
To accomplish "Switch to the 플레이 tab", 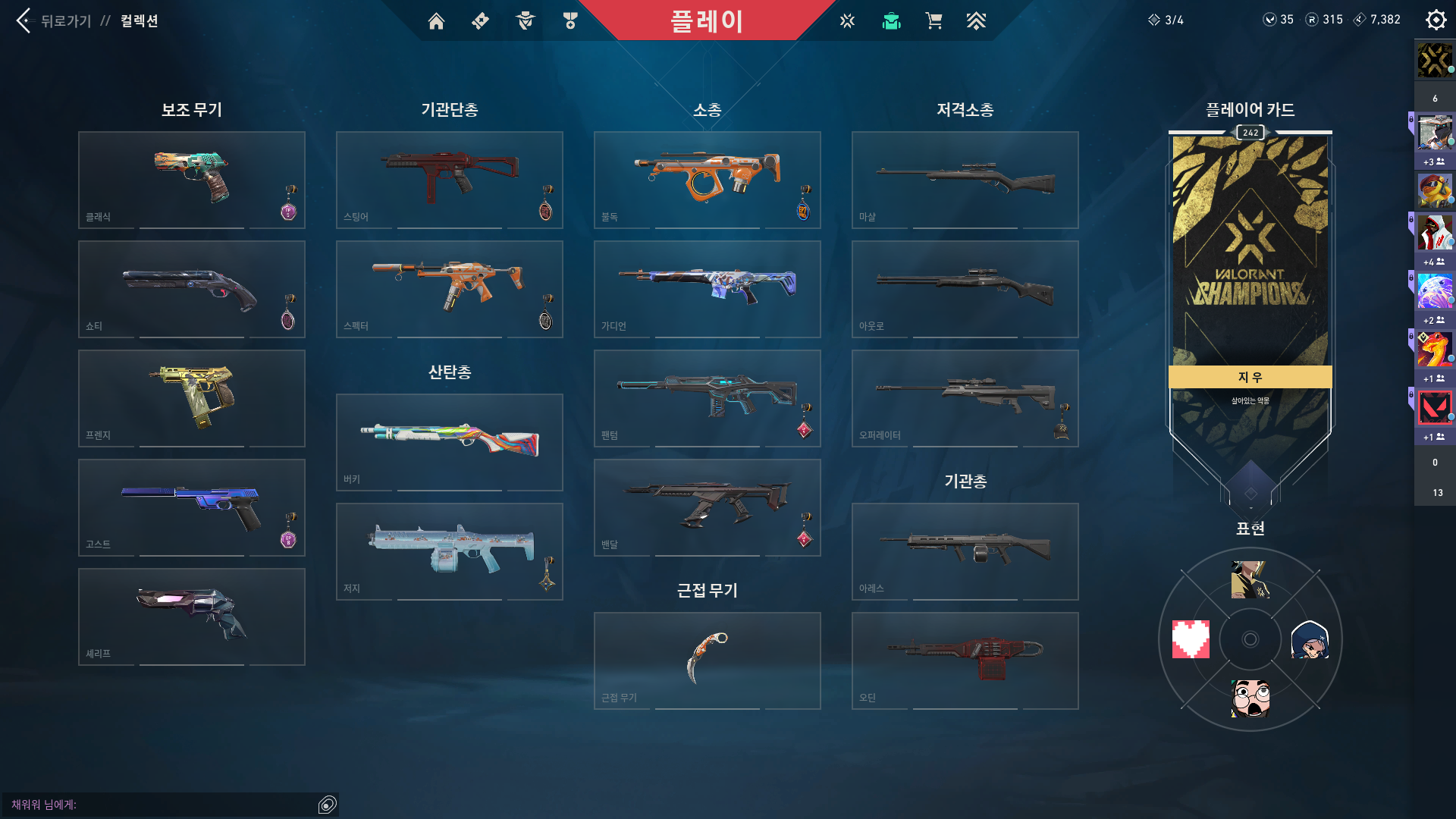I will tap(707, 20).
